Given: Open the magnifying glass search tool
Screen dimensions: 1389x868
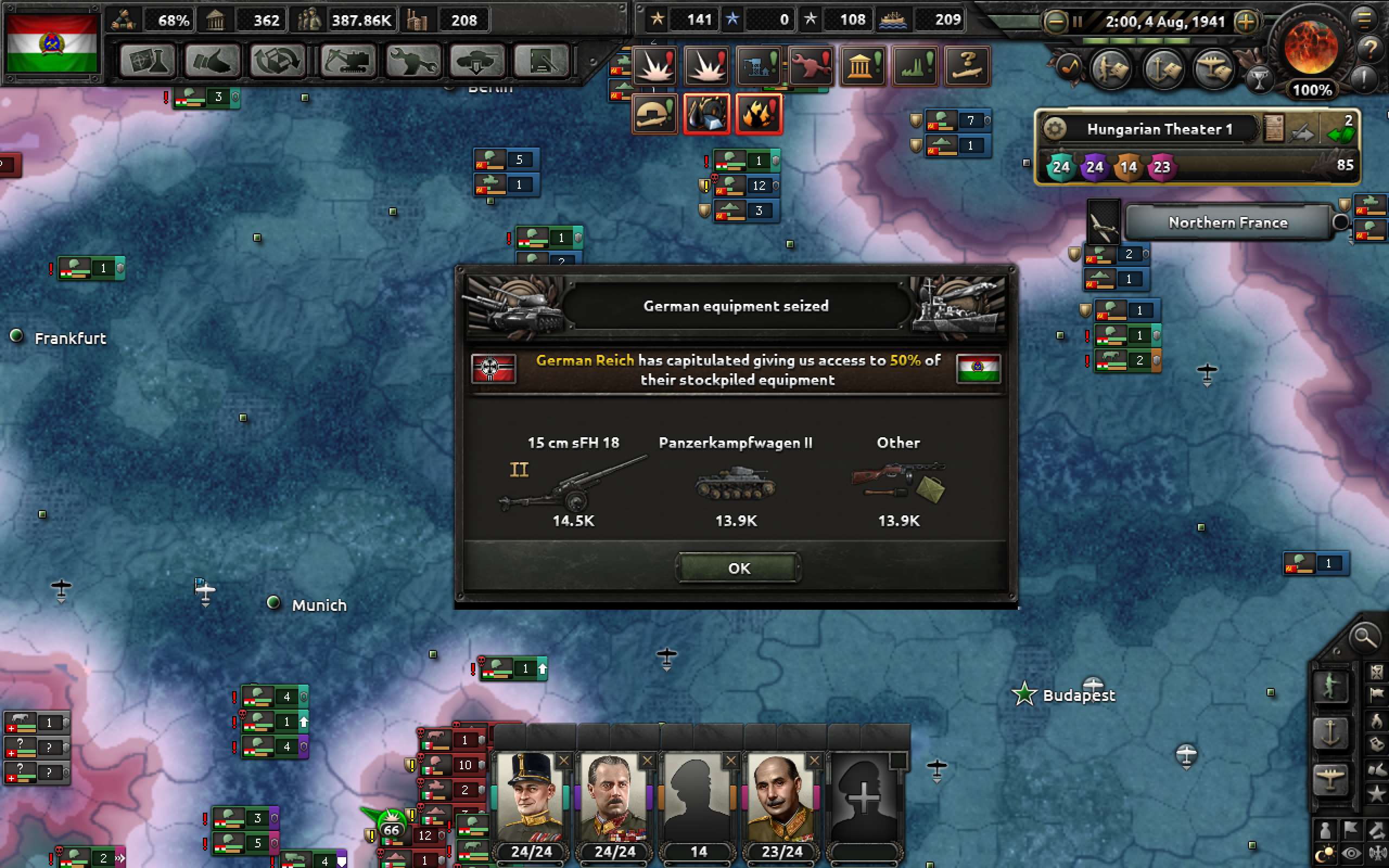Looking at the screenshot, I should (x=1363, y=637).
